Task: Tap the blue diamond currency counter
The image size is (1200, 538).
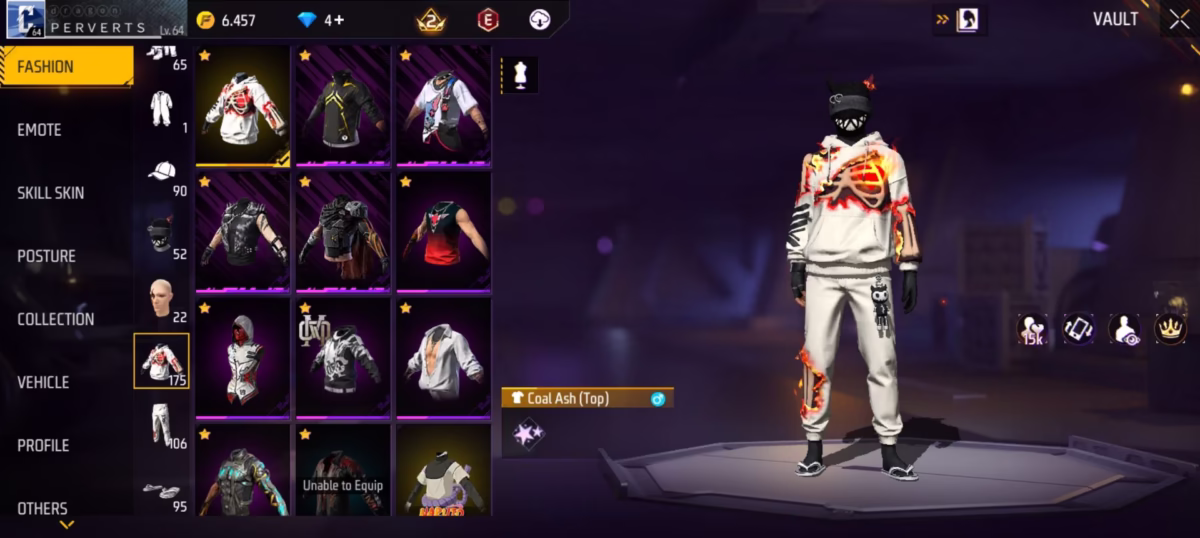Action: pos(320,20)
